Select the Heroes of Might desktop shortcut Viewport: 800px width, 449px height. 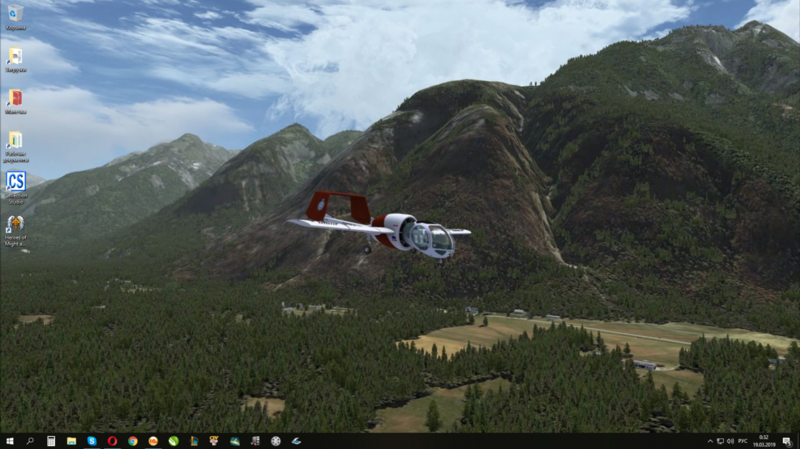point(15,226)
